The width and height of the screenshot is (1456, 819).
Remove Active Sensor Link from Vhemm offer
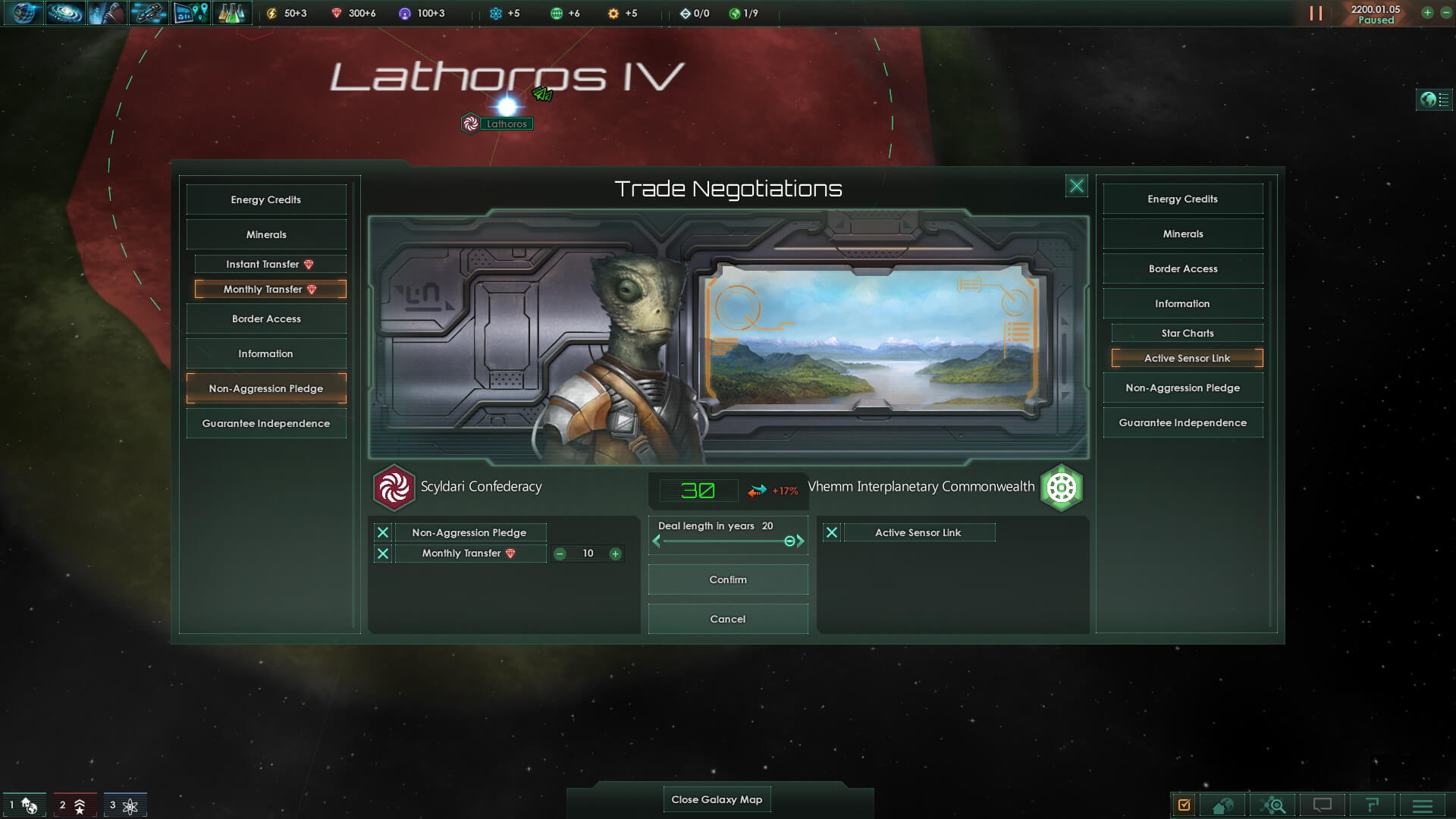tap(832, 532)
